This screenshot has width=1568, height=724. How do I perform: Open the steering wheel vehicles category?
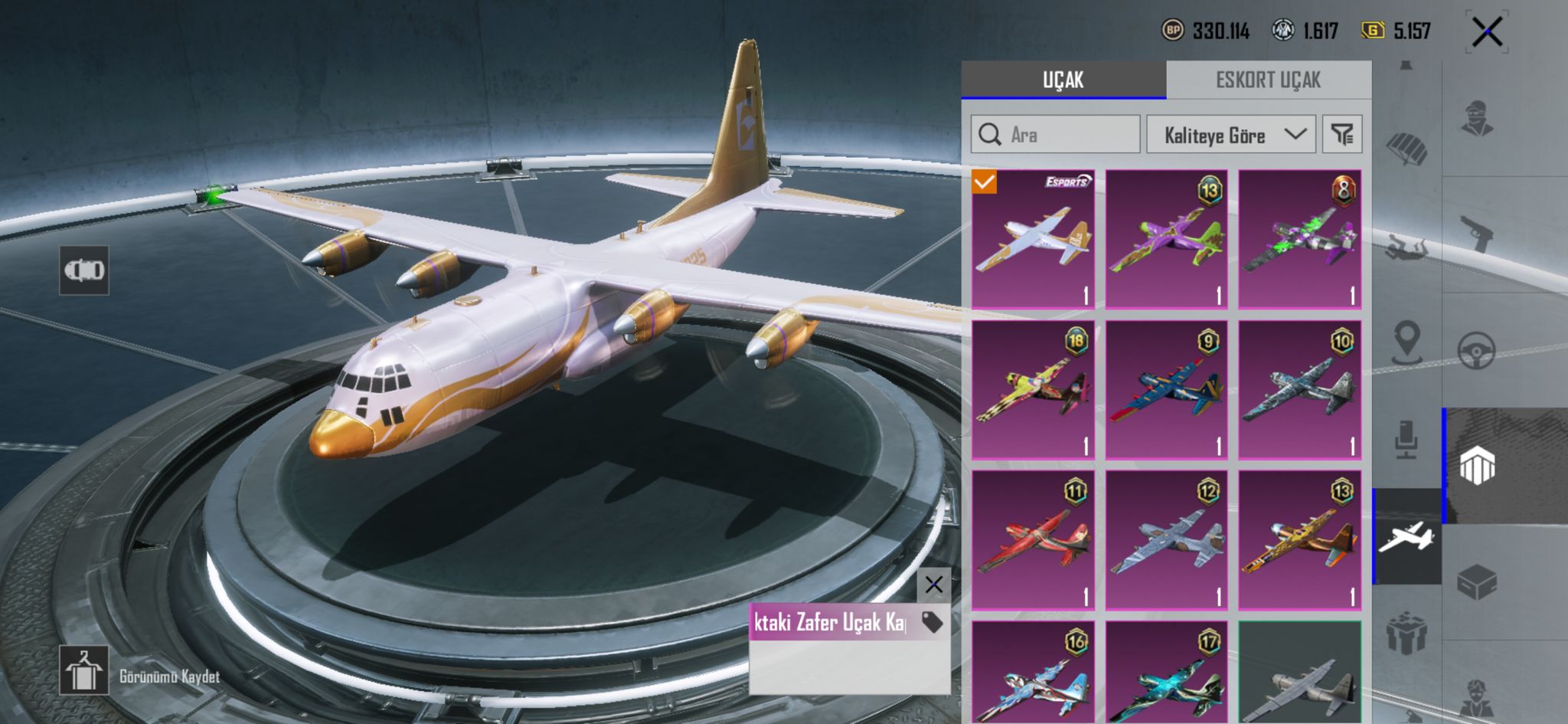click(x=1476, y=350)
